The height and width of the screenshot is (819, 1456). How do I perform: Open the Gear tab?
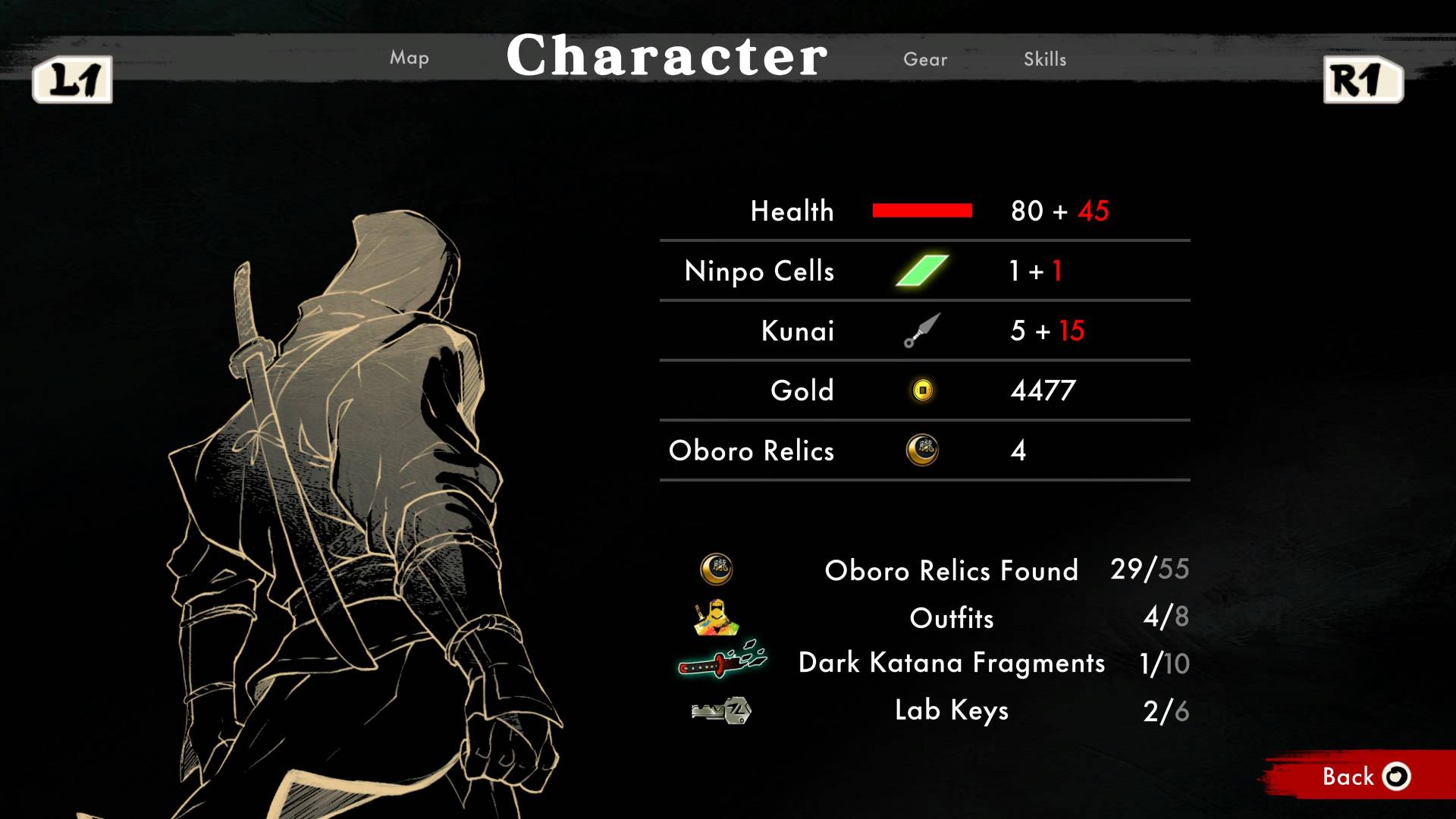coord(925,59)
